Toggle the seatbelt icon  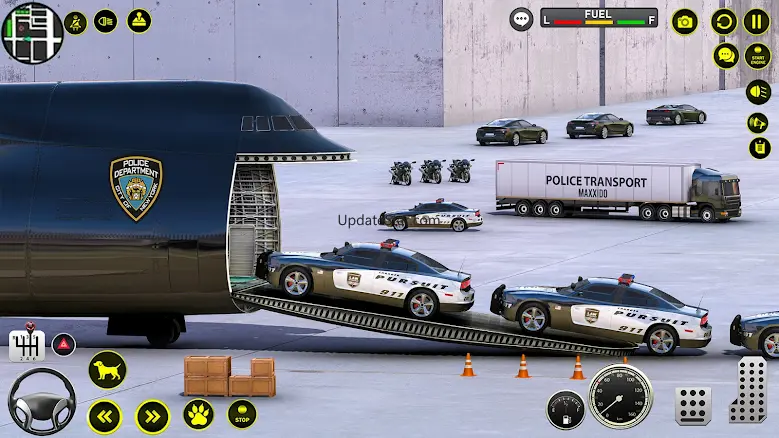[x=76, y=21]
